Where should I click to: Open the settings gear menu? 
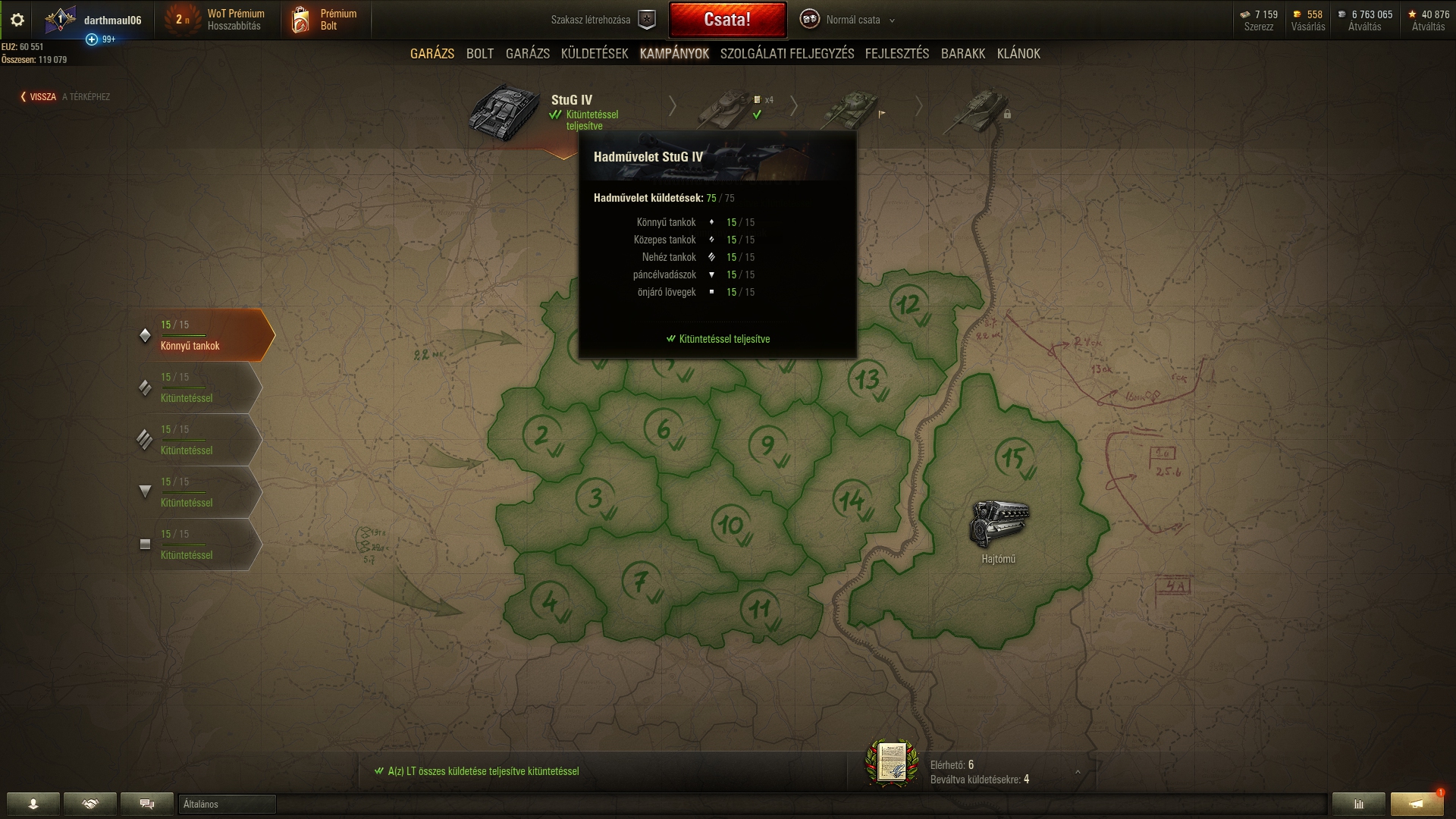[x=17, y=20]
